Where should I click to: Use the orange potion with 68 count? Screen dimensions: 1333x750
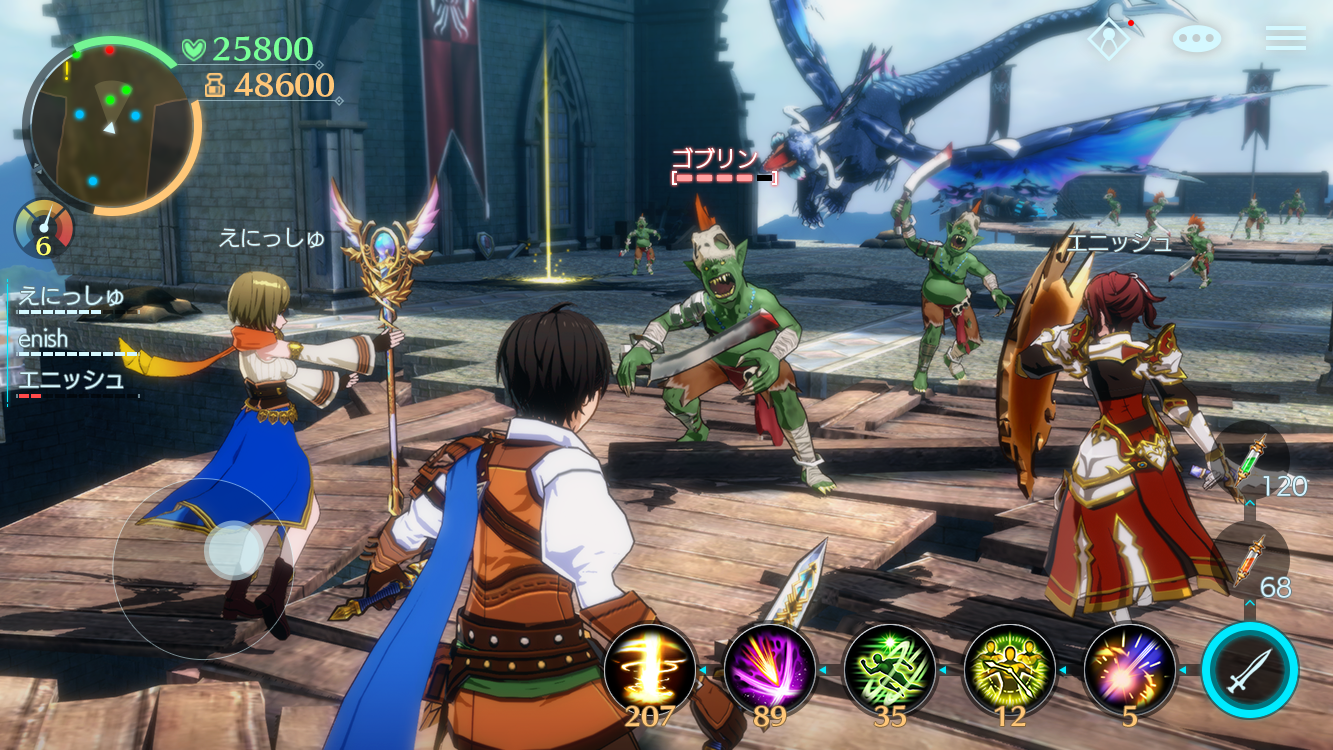pos(1250,560)
